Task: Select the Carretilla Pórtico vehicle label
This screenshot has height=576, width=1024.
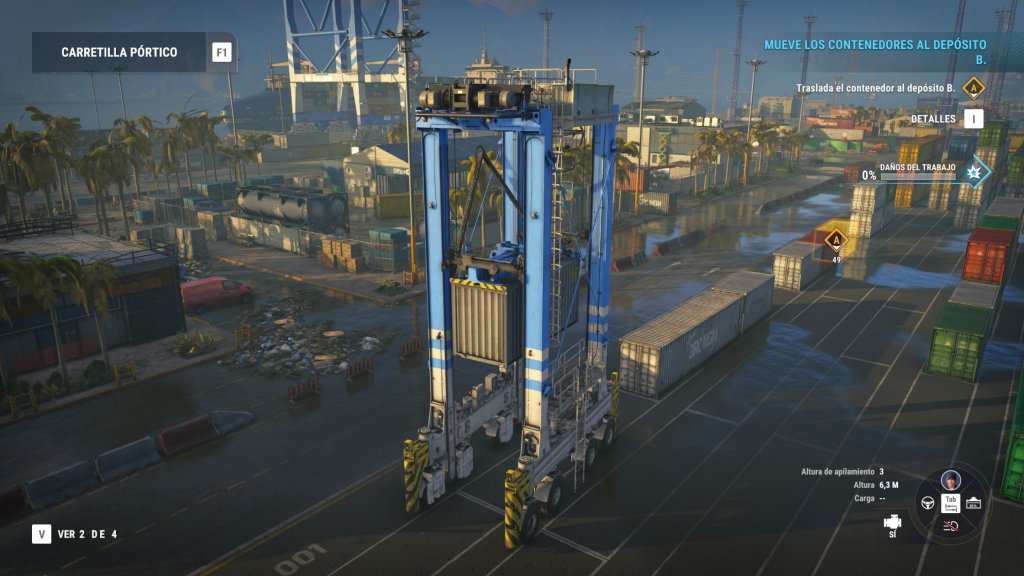Action: coord(119,52)
